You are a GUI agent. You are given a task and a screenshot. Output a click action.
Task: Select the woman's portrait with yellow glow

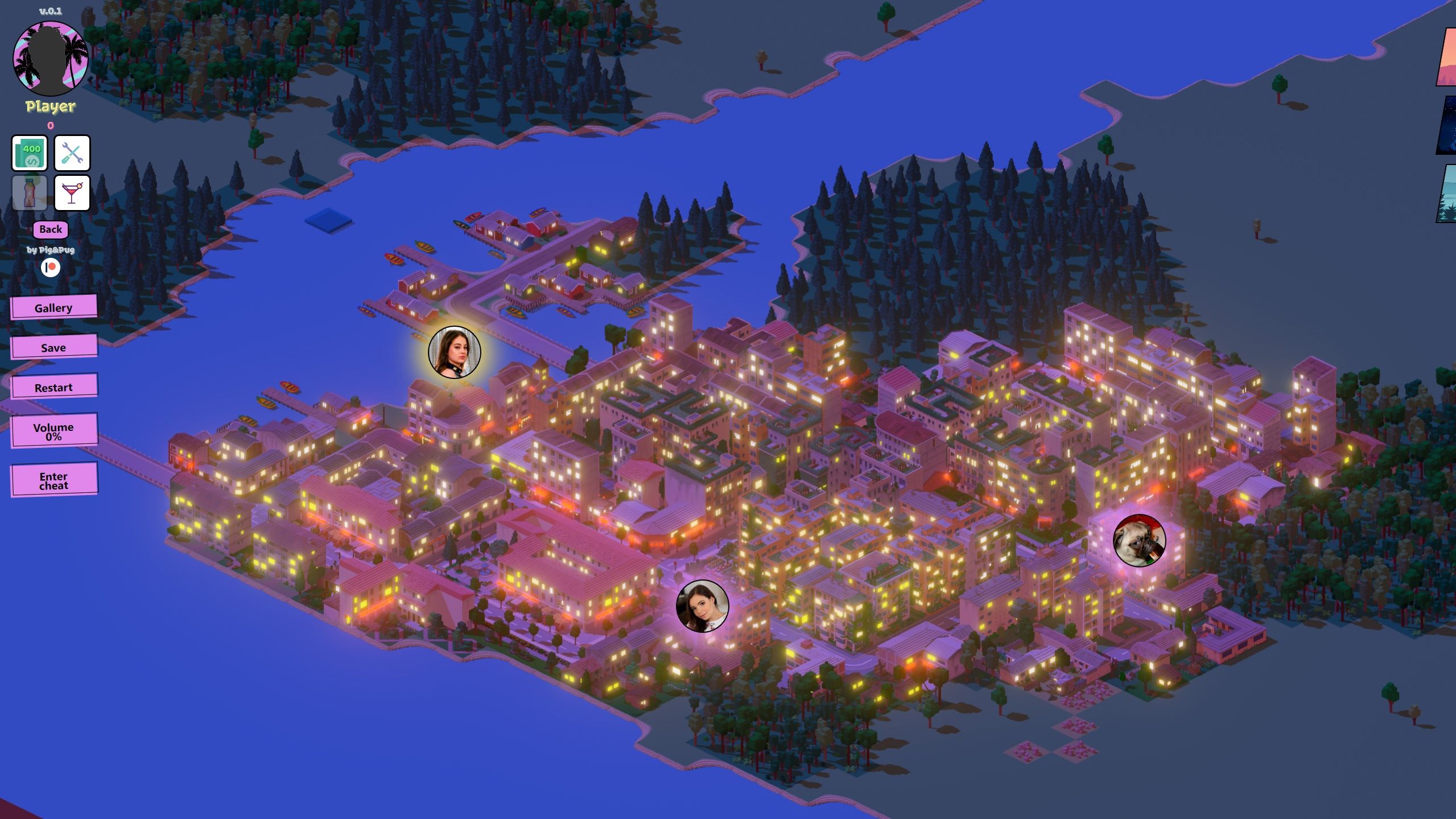454,352
